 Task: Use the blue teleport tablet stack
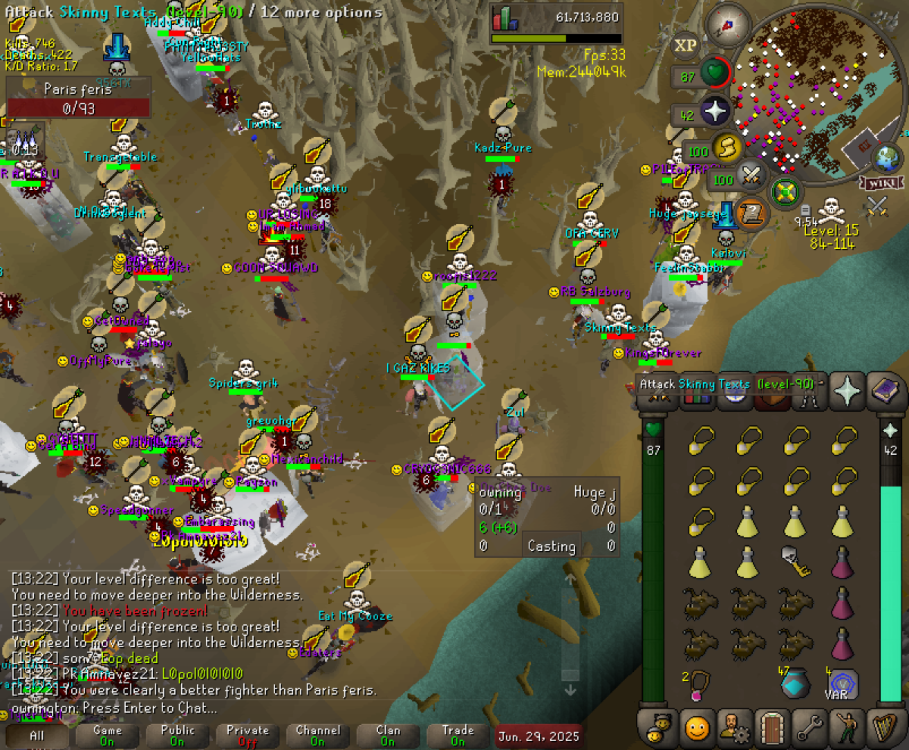point(843,684)
